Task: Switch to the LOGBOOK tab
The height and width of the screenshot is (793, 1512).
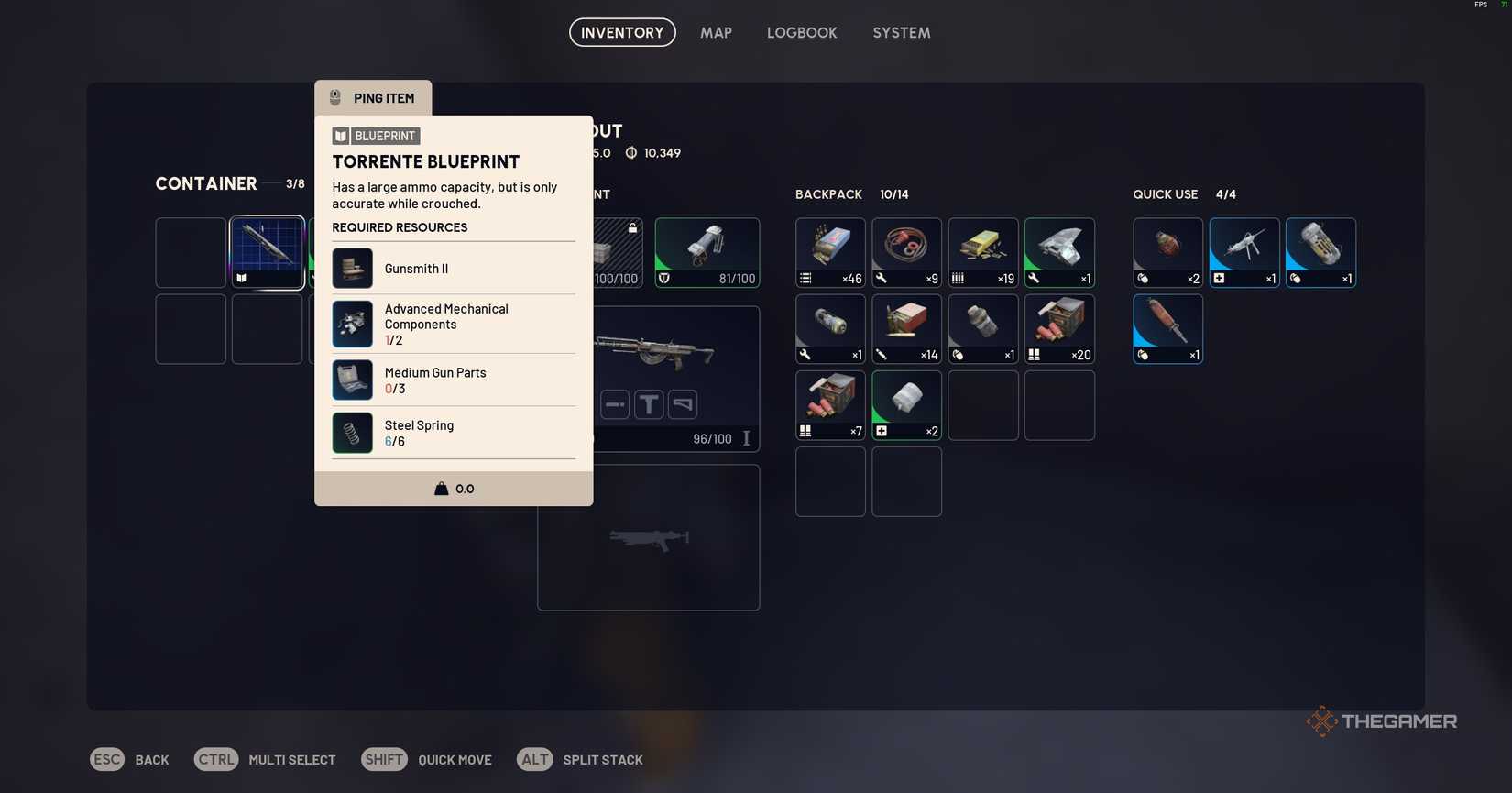Action: (802, 32)
